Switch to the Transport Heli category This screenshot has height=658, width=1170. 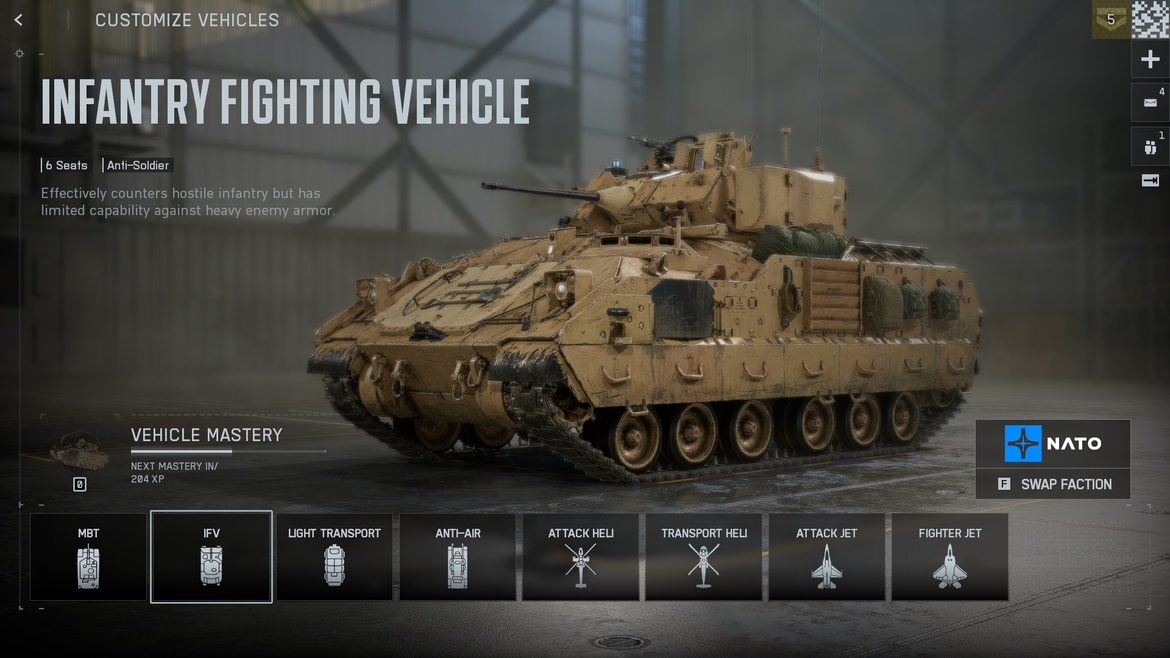[x=704, y=557]
